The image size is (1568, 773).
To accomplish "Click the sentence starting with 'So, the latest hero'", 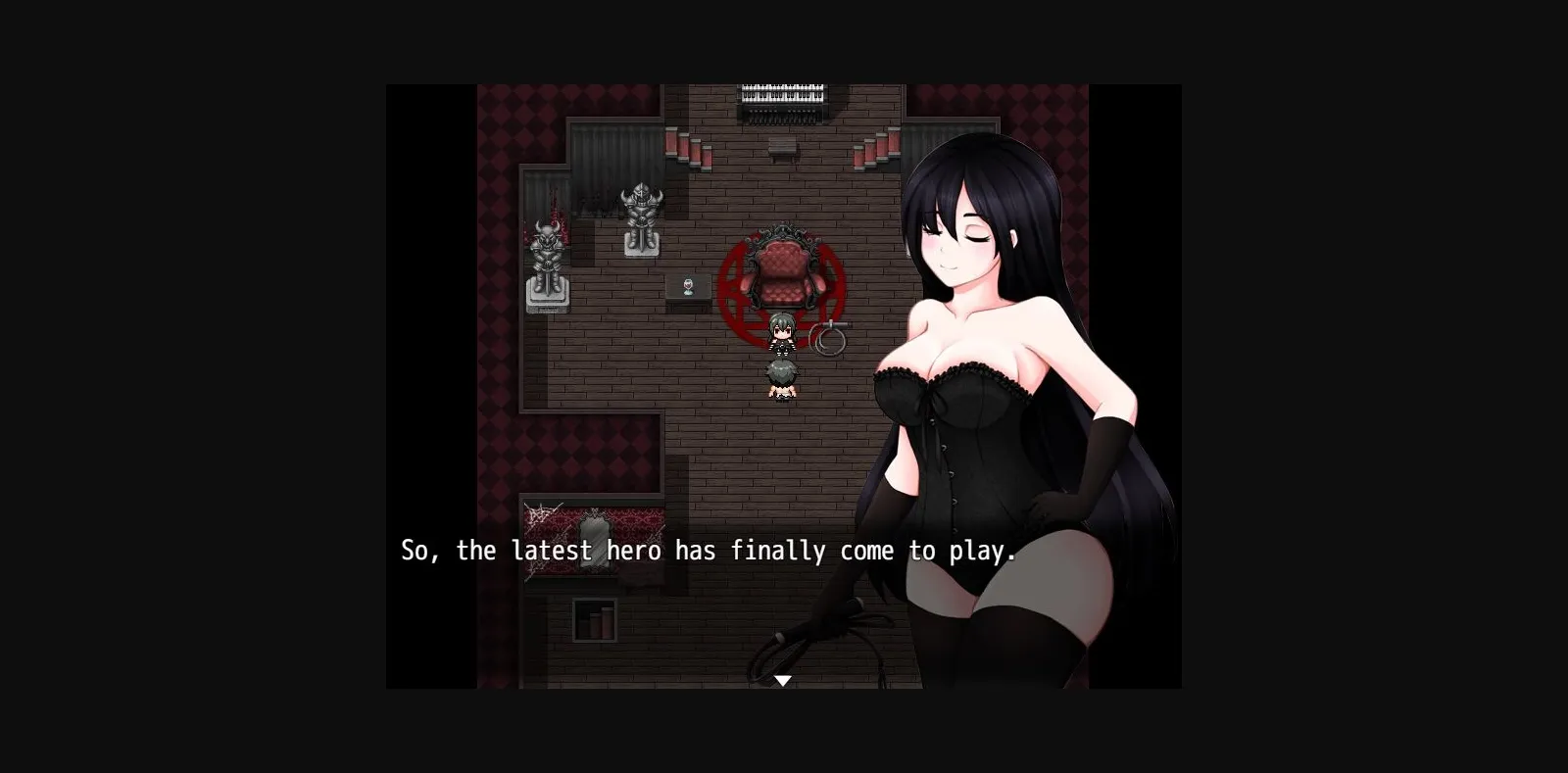I will [x=708, y=551].
